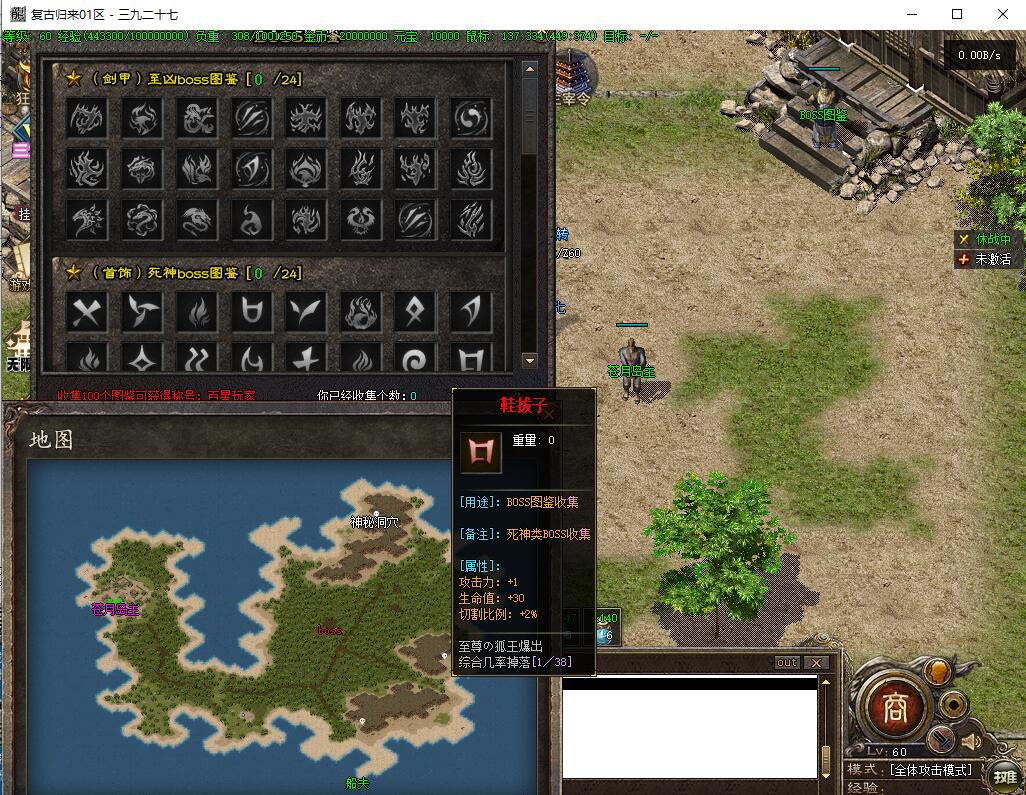Select the red boss marker on the map
The image size is (1026, 795).
pos(329,631)
